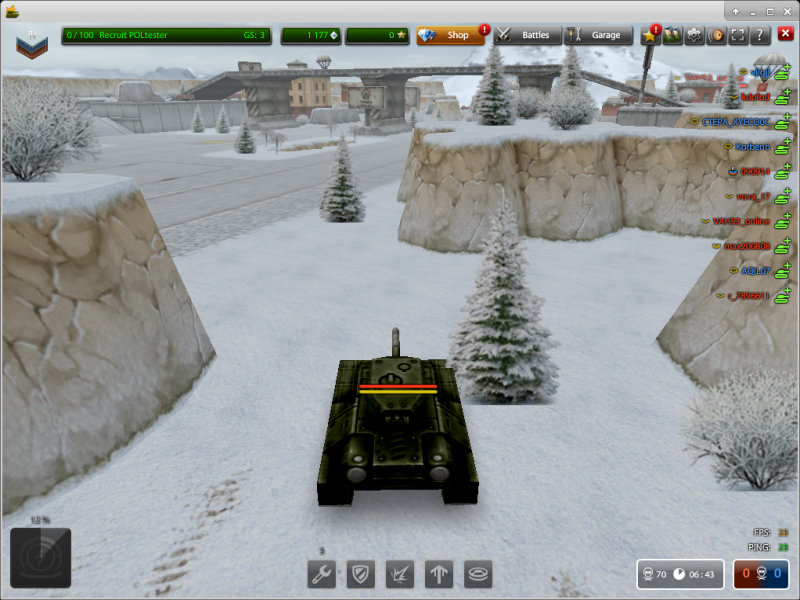Use the repair kit wrench supply
The height and width of the screenshot is (600, 800).
coord(321,574)
